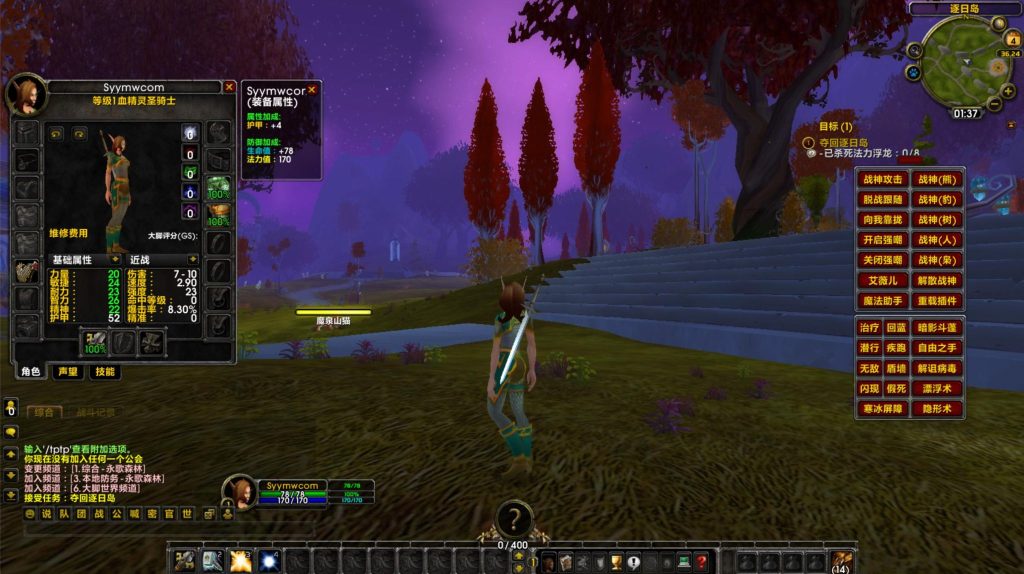The image size is (1024, 574).
Task: Click the 战神攻击 button
Action: pyautogui.click(x=883, y=180)
